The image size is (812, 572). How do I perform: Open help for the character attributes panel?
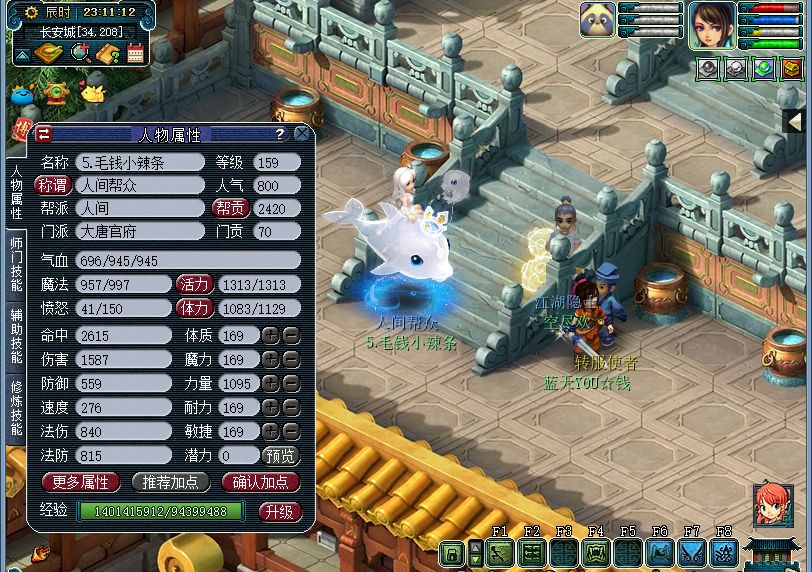[280, 134]
